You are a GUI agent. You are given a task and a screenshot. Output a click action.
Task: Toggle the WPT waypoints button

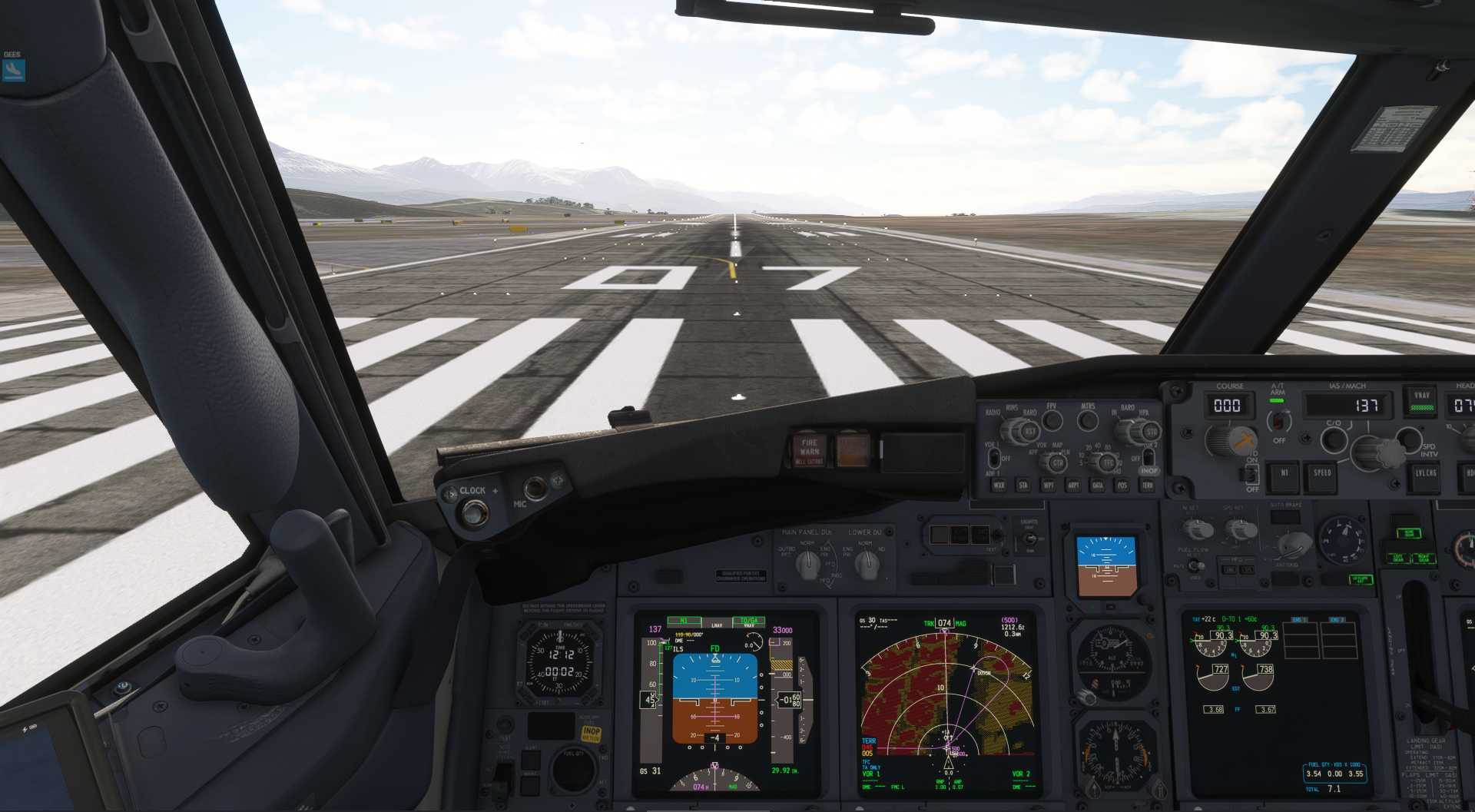(1048, 486)
